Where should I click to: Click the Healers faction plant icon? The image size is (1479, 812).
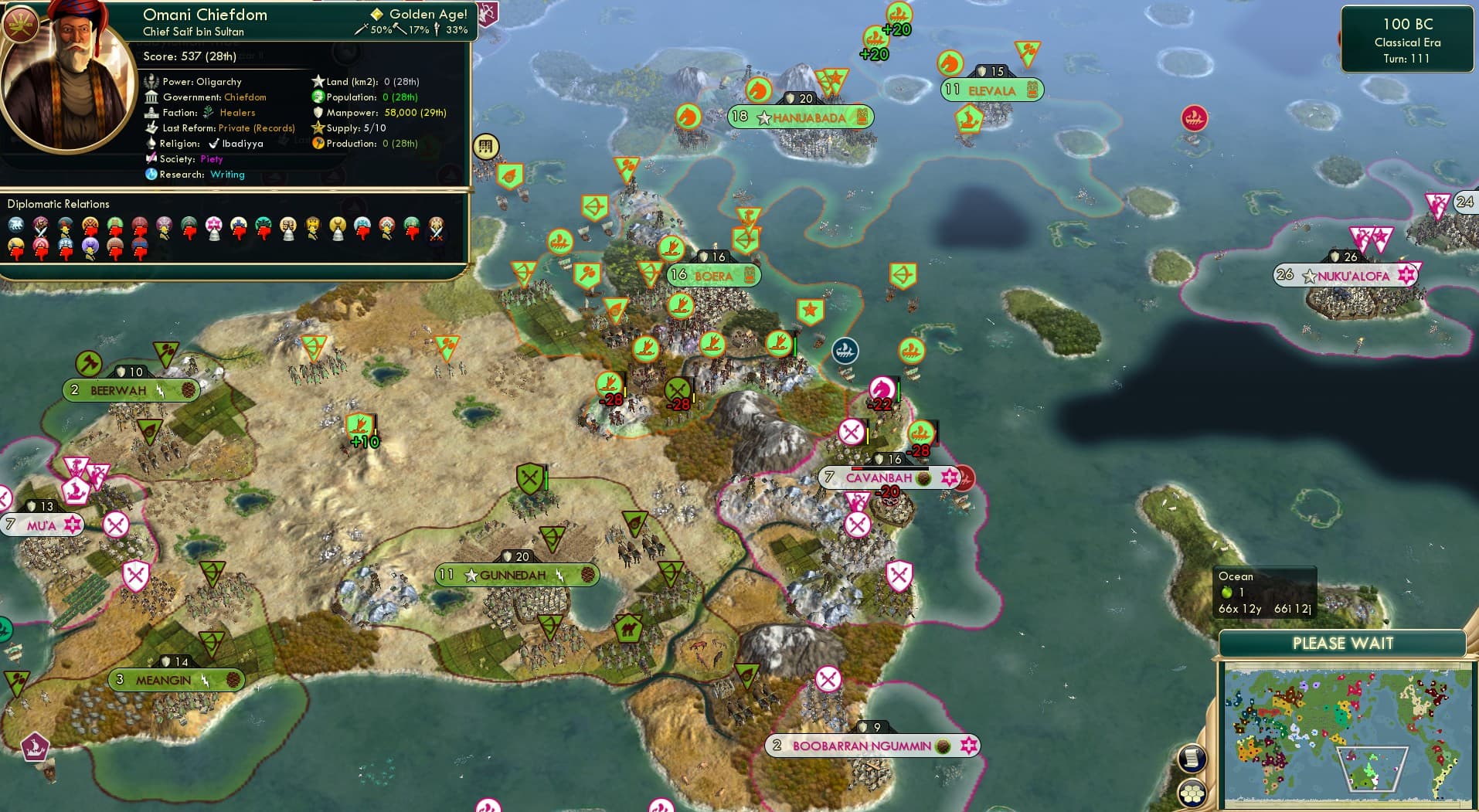coord(207,113)
